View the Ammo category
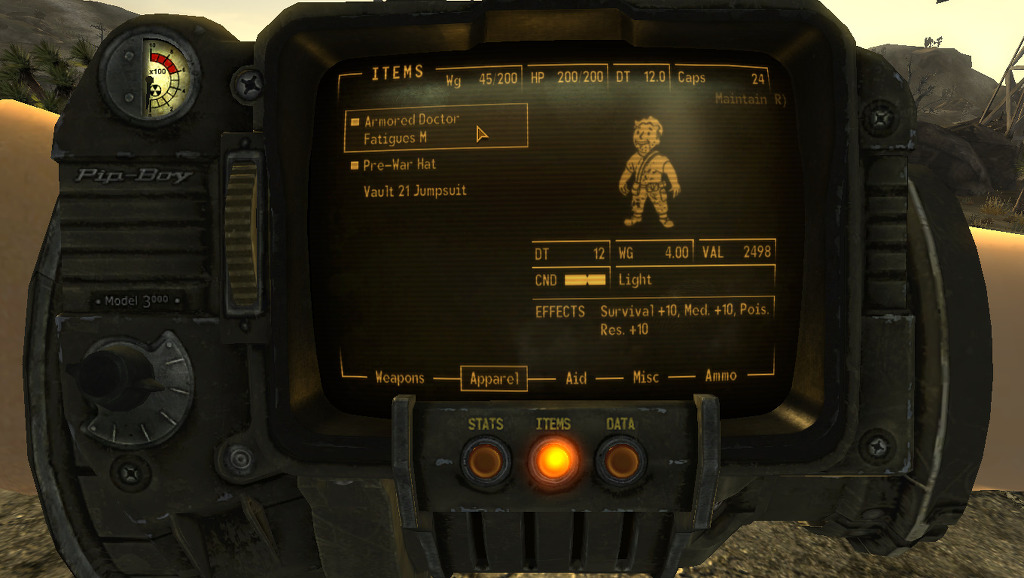Viewport: 1024px width, 578px height. (x=720, y=376)
